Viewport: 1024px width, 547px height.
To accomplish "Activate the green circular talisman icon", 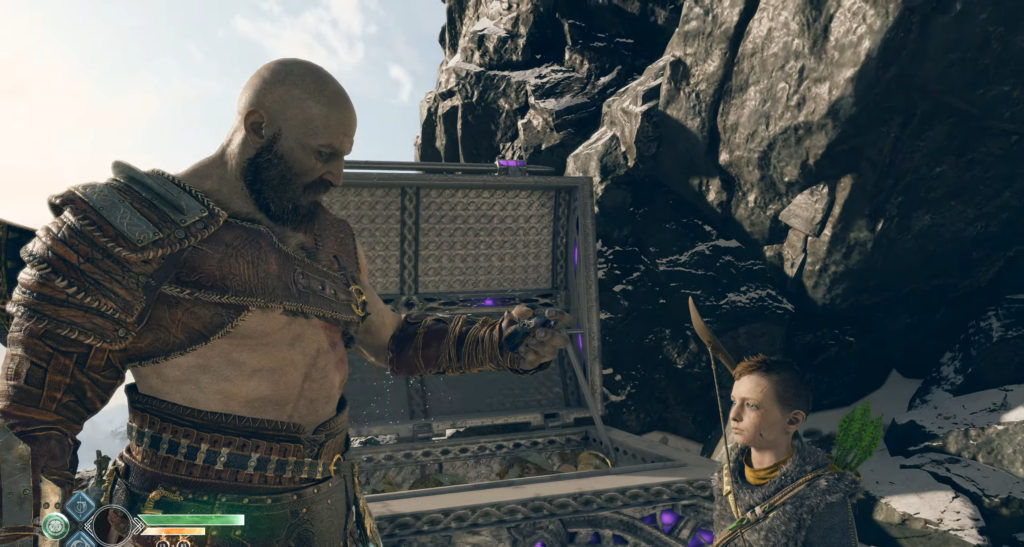I will (x=55, y=526).
